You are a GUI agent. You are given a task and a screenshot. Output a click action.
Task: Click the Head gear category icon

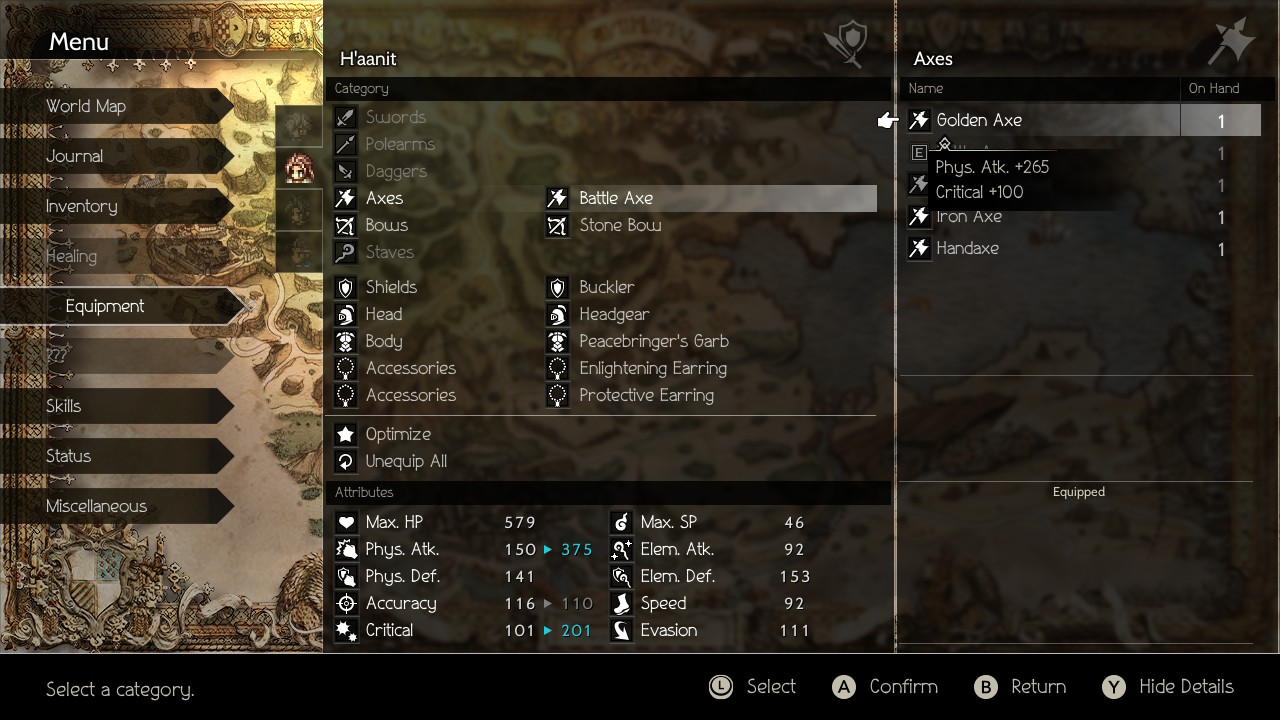pos(345,314)
